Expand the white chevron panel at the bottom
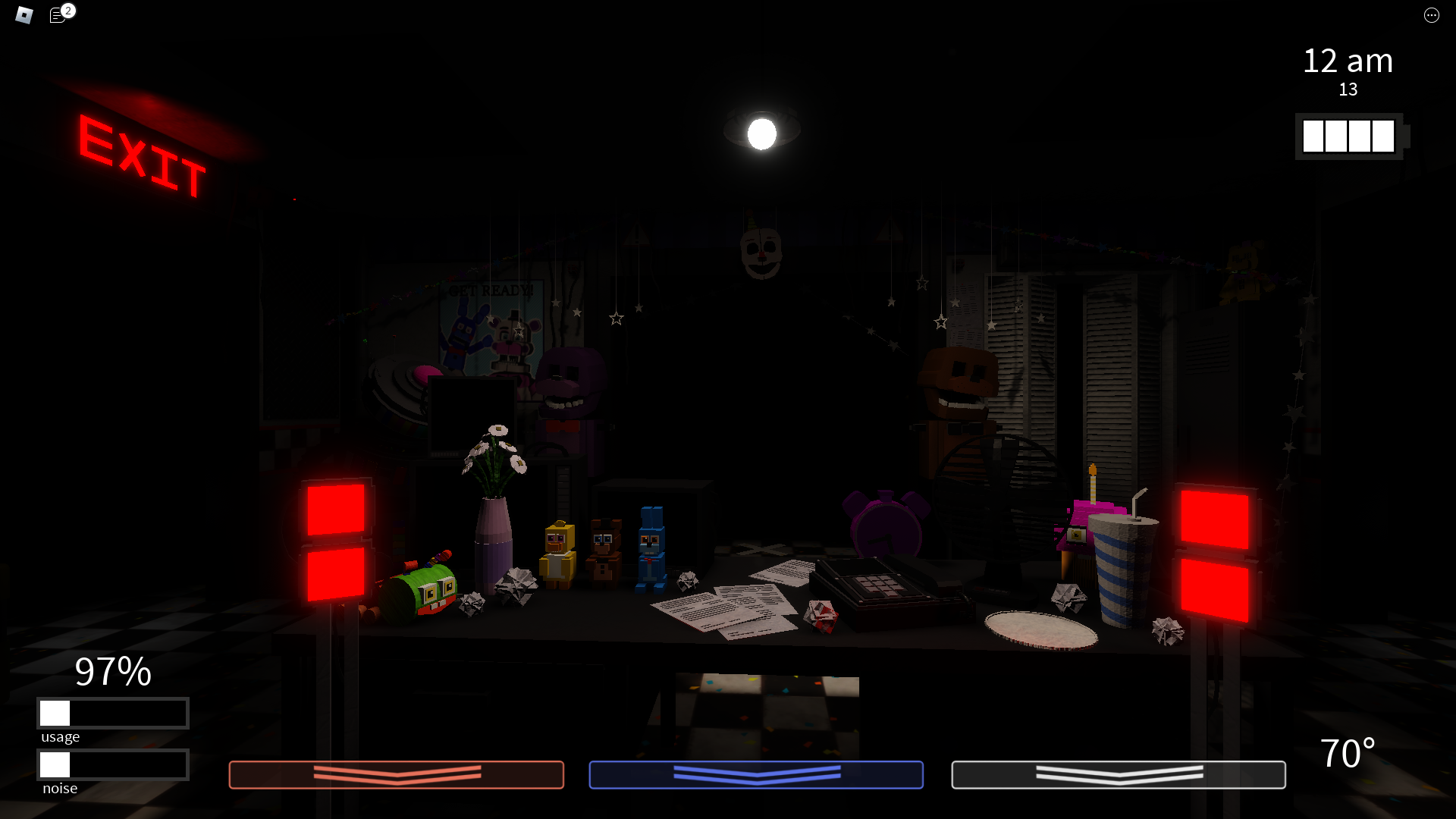The image size is (1456, 819). tap(1118, 775)
